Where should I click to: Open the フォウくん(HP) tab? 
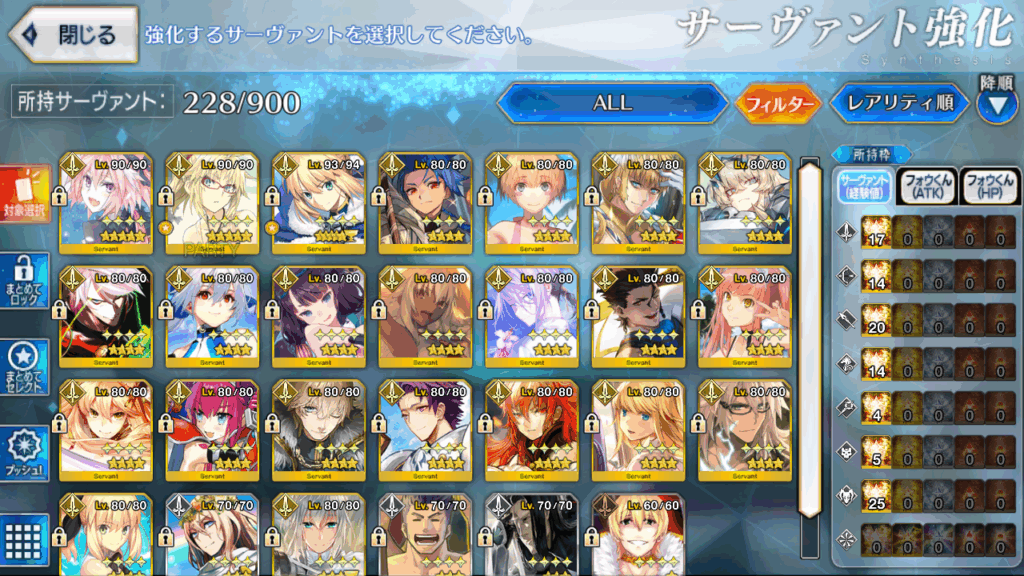(x=989, y=186)
